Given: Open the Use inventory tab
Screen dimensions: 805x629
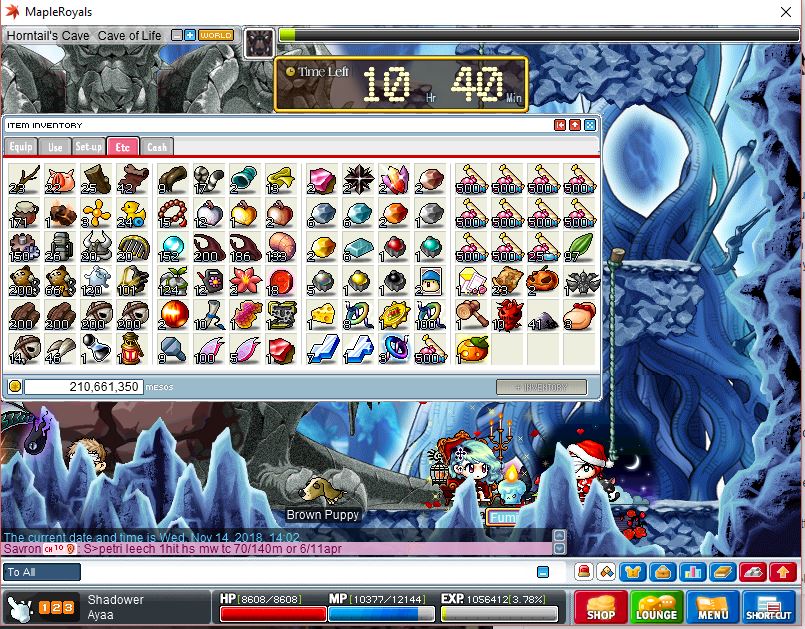Looking at the screenshot, I should point(55,147).
